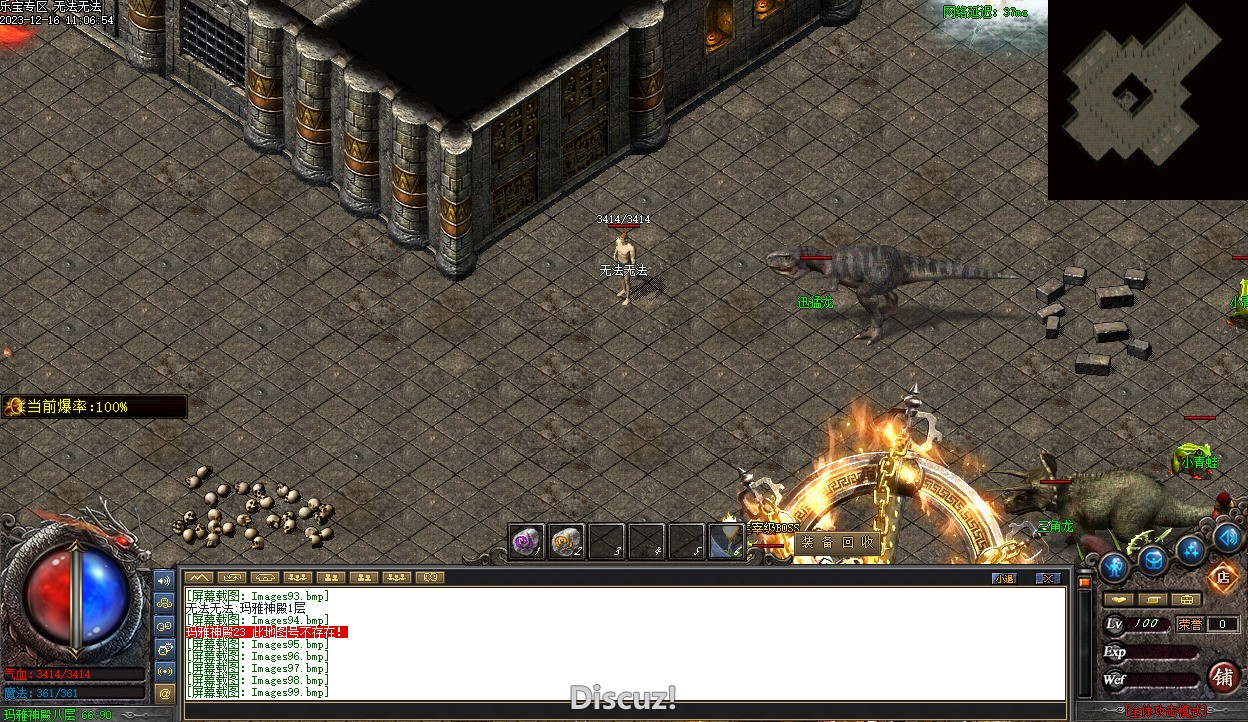1248x722 pixels.
Task: Toggle sound with the blue speaker orb
Action: (1228, 536)
